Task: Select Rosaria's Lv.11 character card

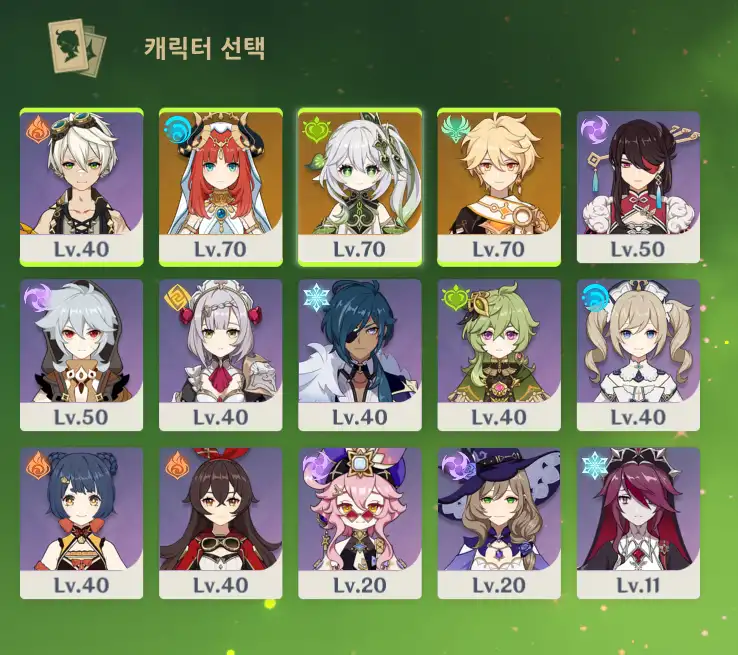Action: [x=638, y=523]
